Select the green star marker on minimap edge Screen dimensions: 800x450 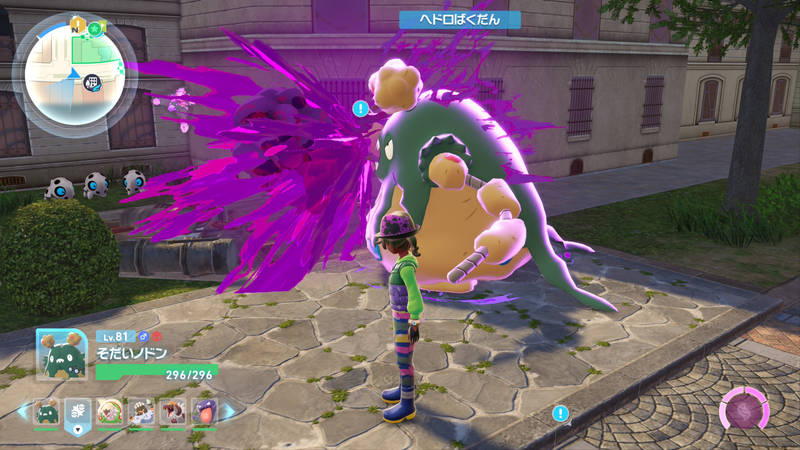(94, 27)
